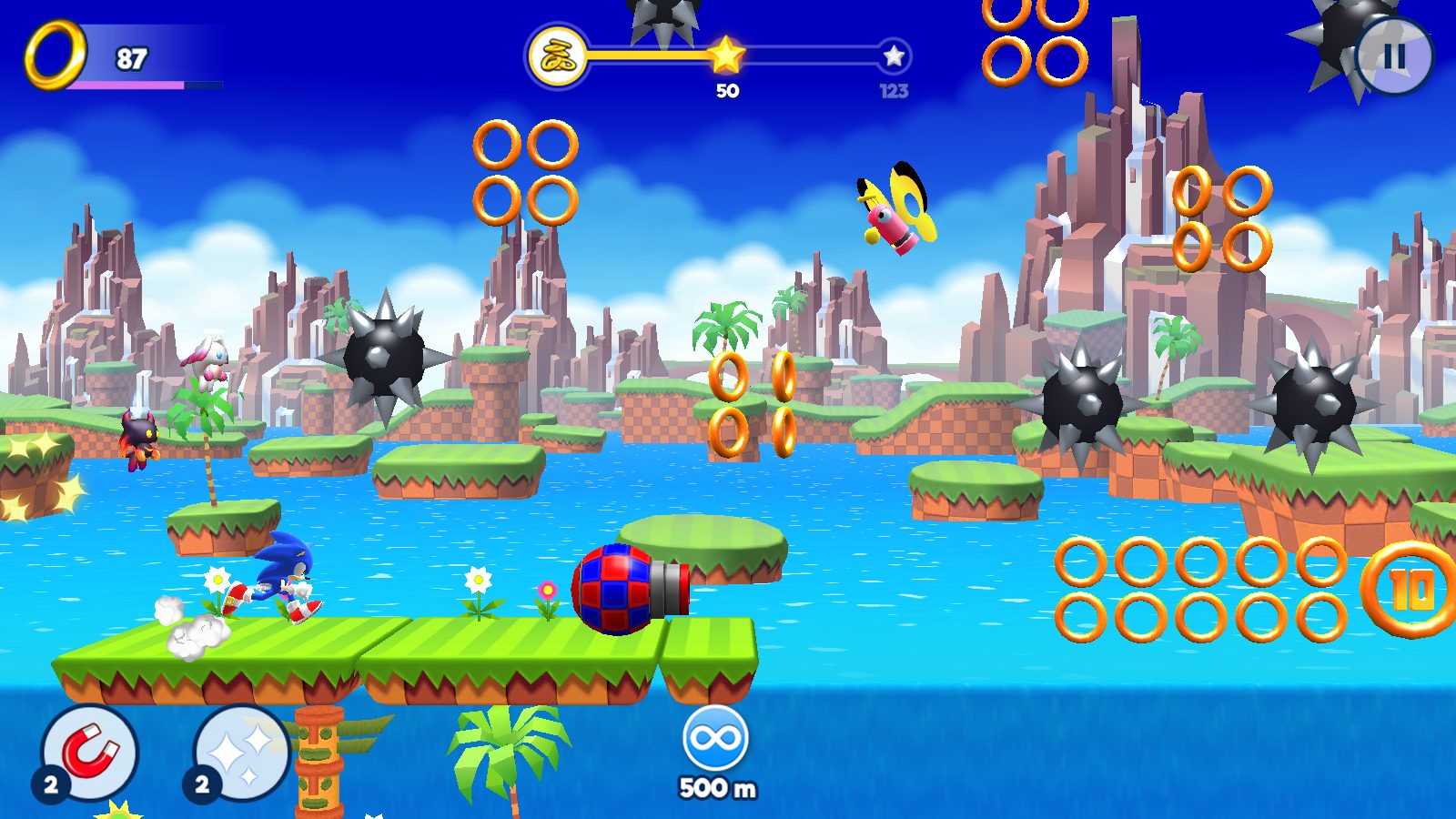This screenshot has width=1456, height=819.
Task: Pause the game
Action: tap(1393, 56)
